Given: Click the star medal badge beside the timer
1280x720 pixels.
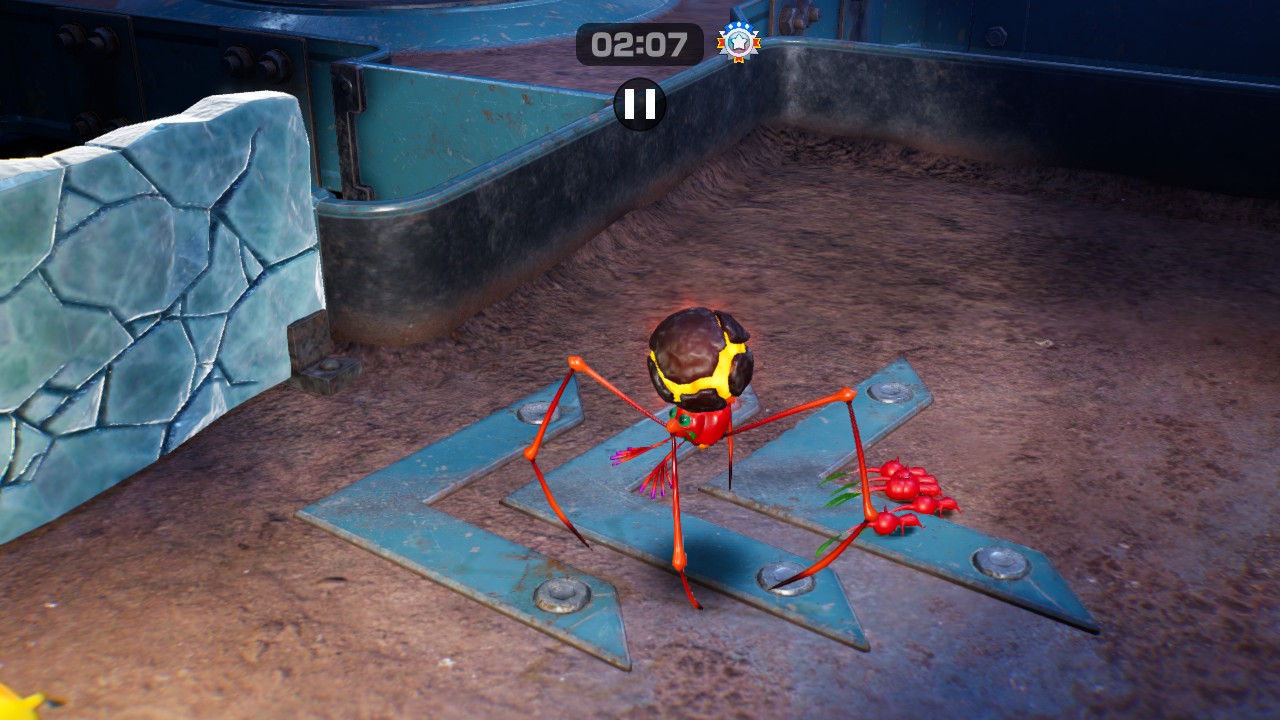Looking at the screenshot, I should (x=738, y=42).
